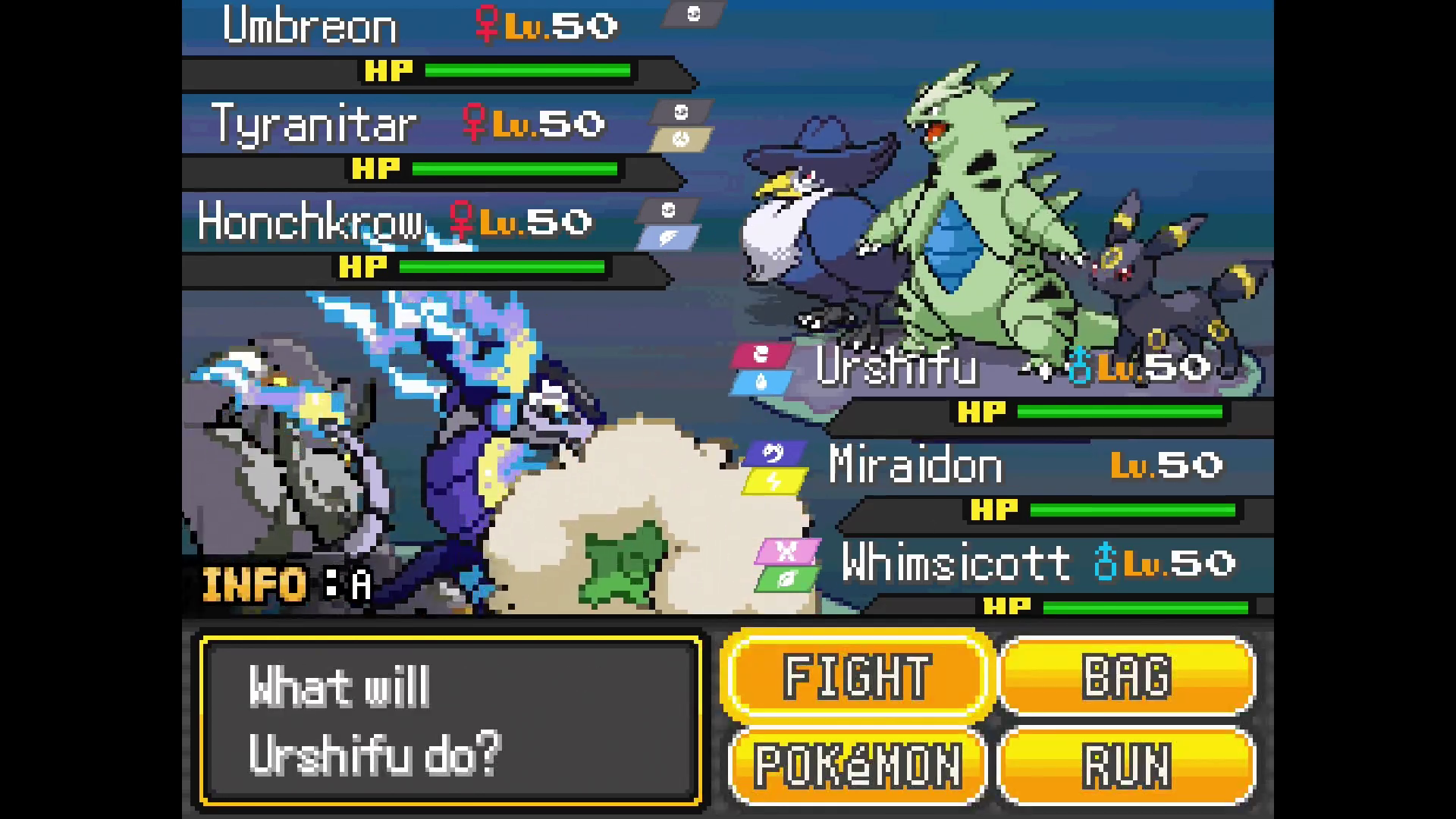Viewport: 1456px width, 819px height.
Task: Choose the FIGHT command
Action: [857, 675]
